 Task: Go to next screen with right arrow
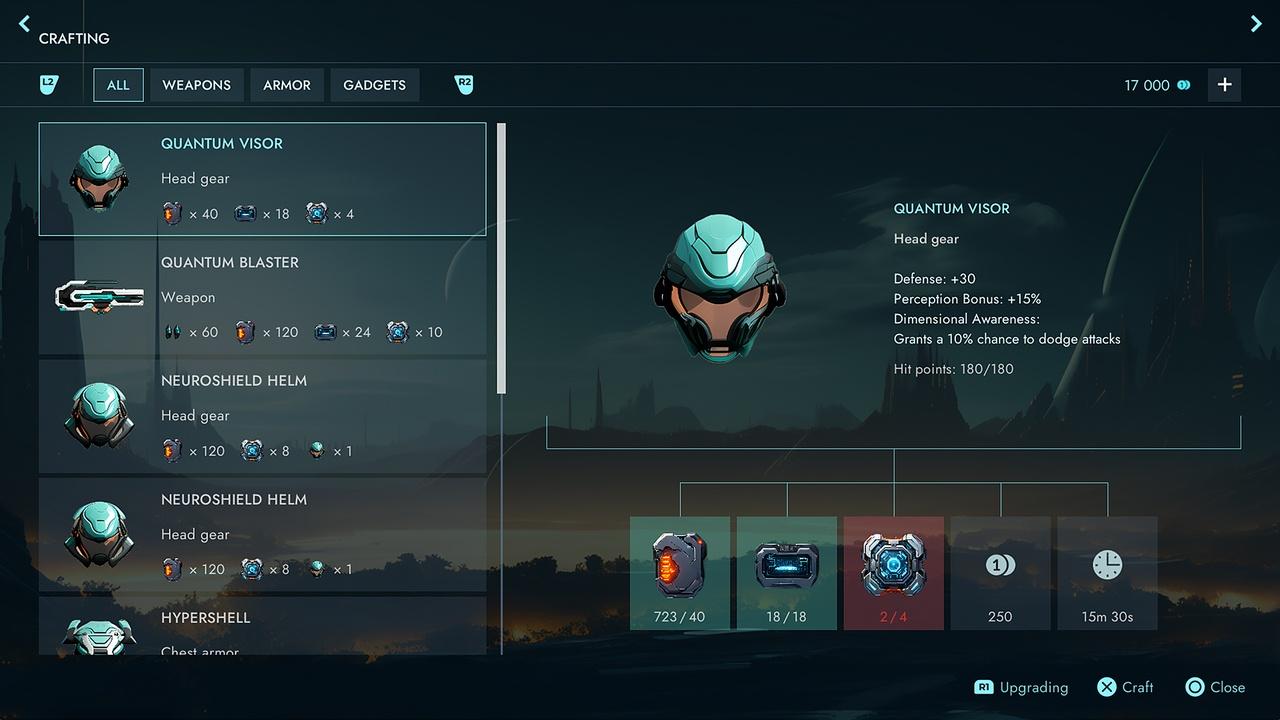1256,23
